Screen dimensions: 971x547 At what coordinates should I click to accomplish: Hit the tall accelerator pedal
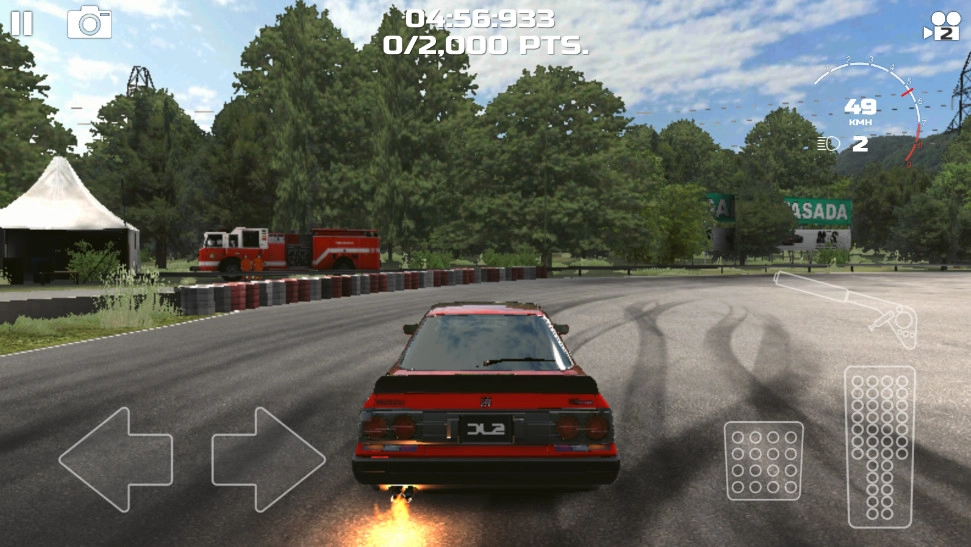[879, 446]
